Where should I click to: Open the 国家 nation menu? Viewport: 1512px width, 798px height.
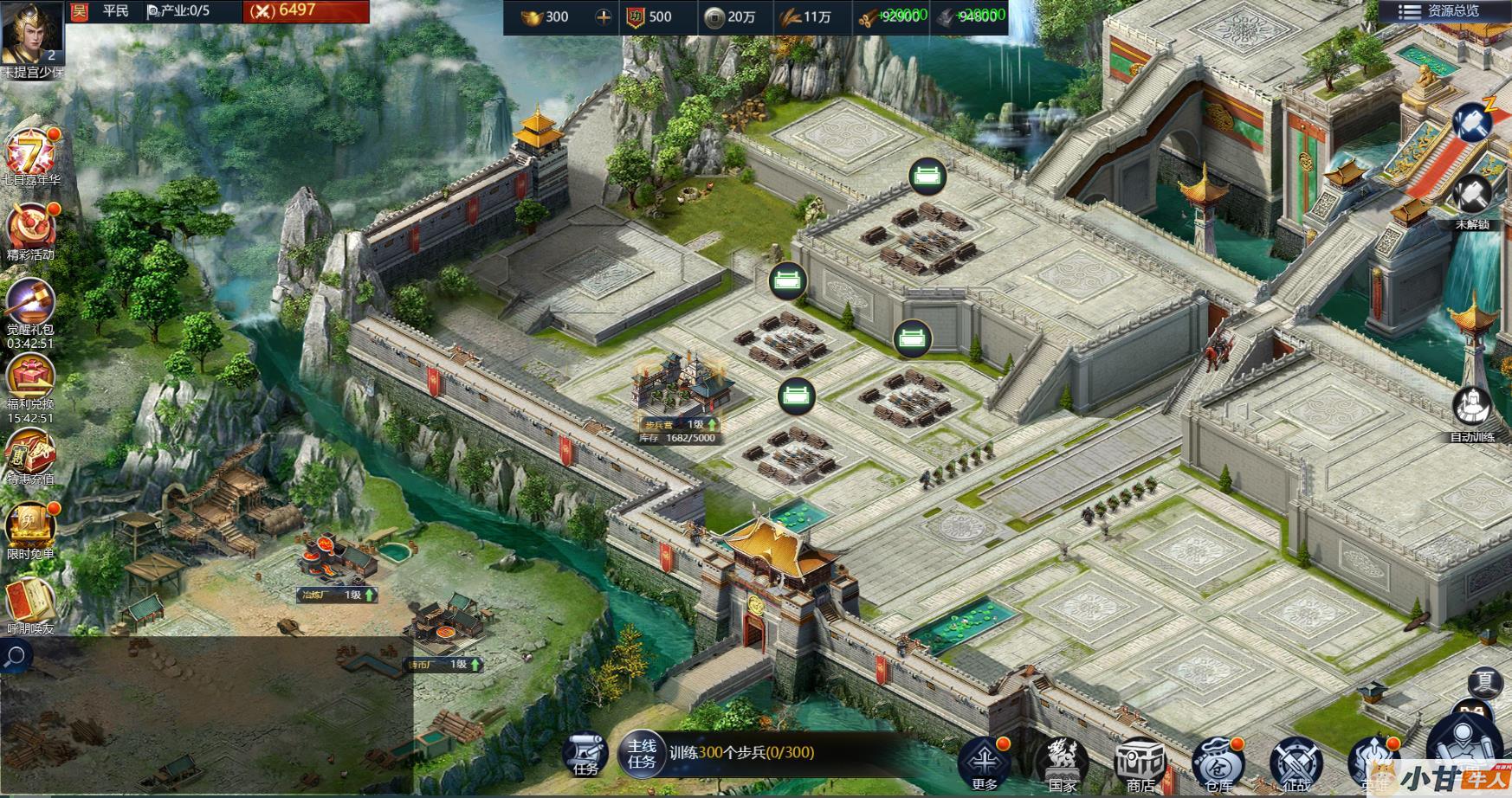pyautogui.click(x=1063, y=762)
